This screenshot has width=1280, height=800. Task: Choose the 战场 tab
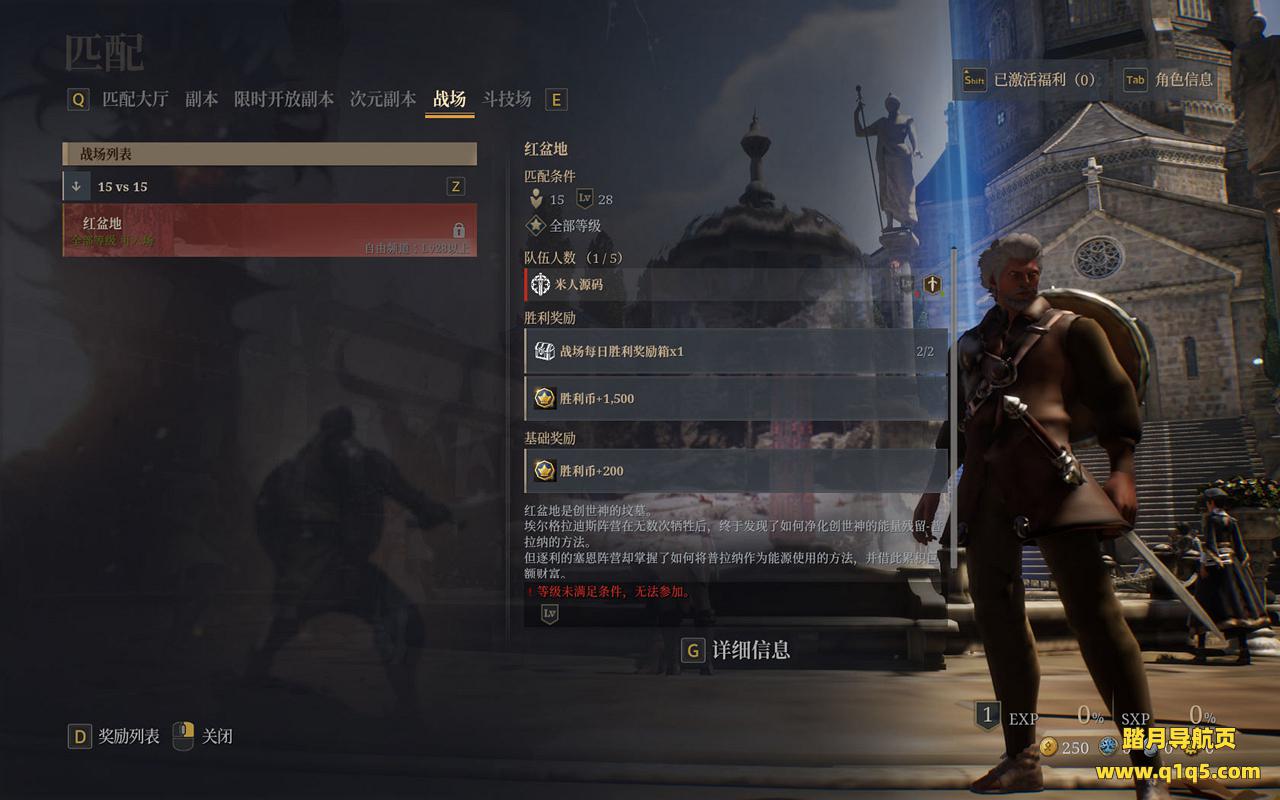pos(449,99)
